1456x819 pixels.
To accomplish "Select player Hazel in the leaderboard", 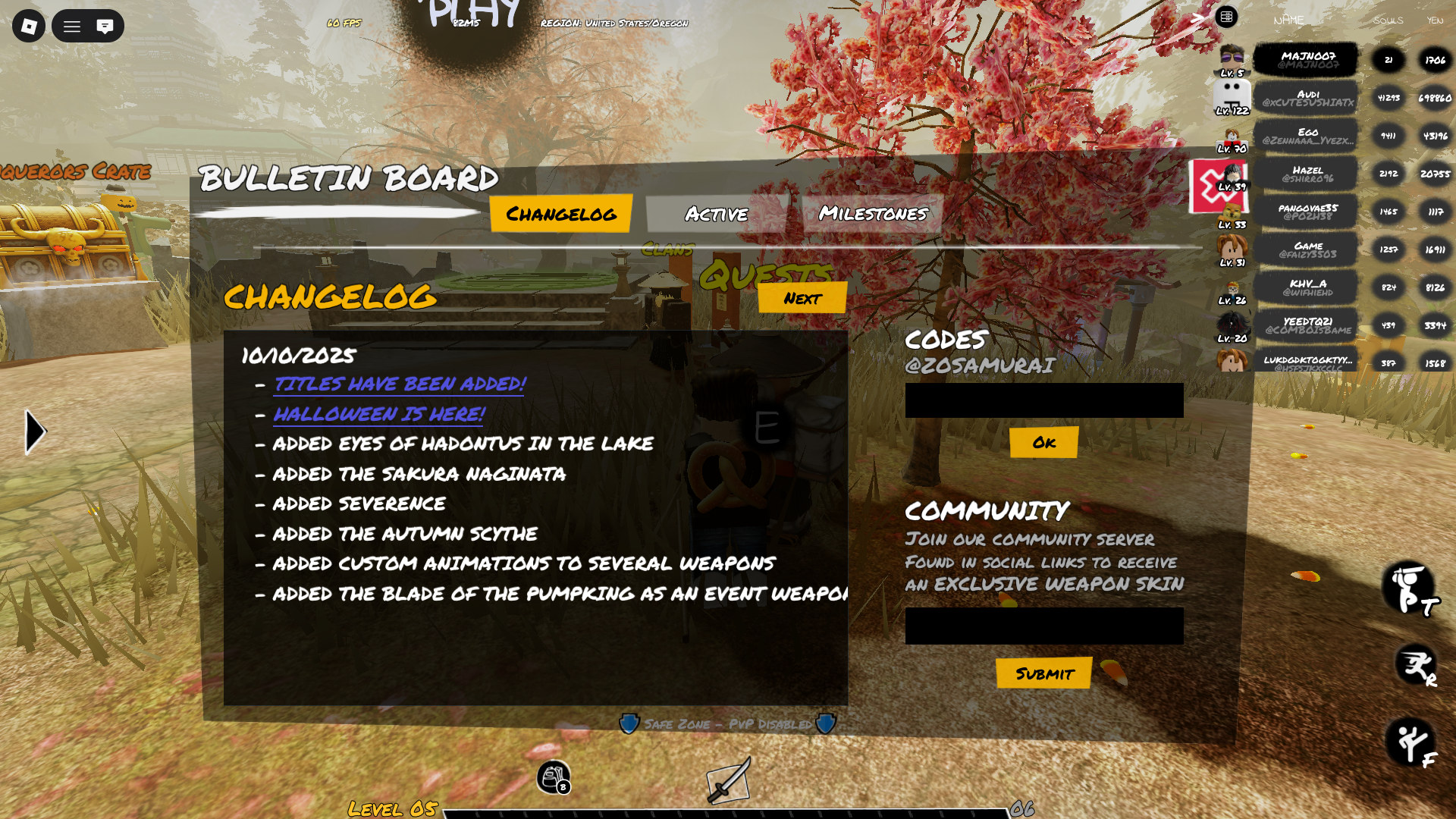I will tap(1307, 174).
